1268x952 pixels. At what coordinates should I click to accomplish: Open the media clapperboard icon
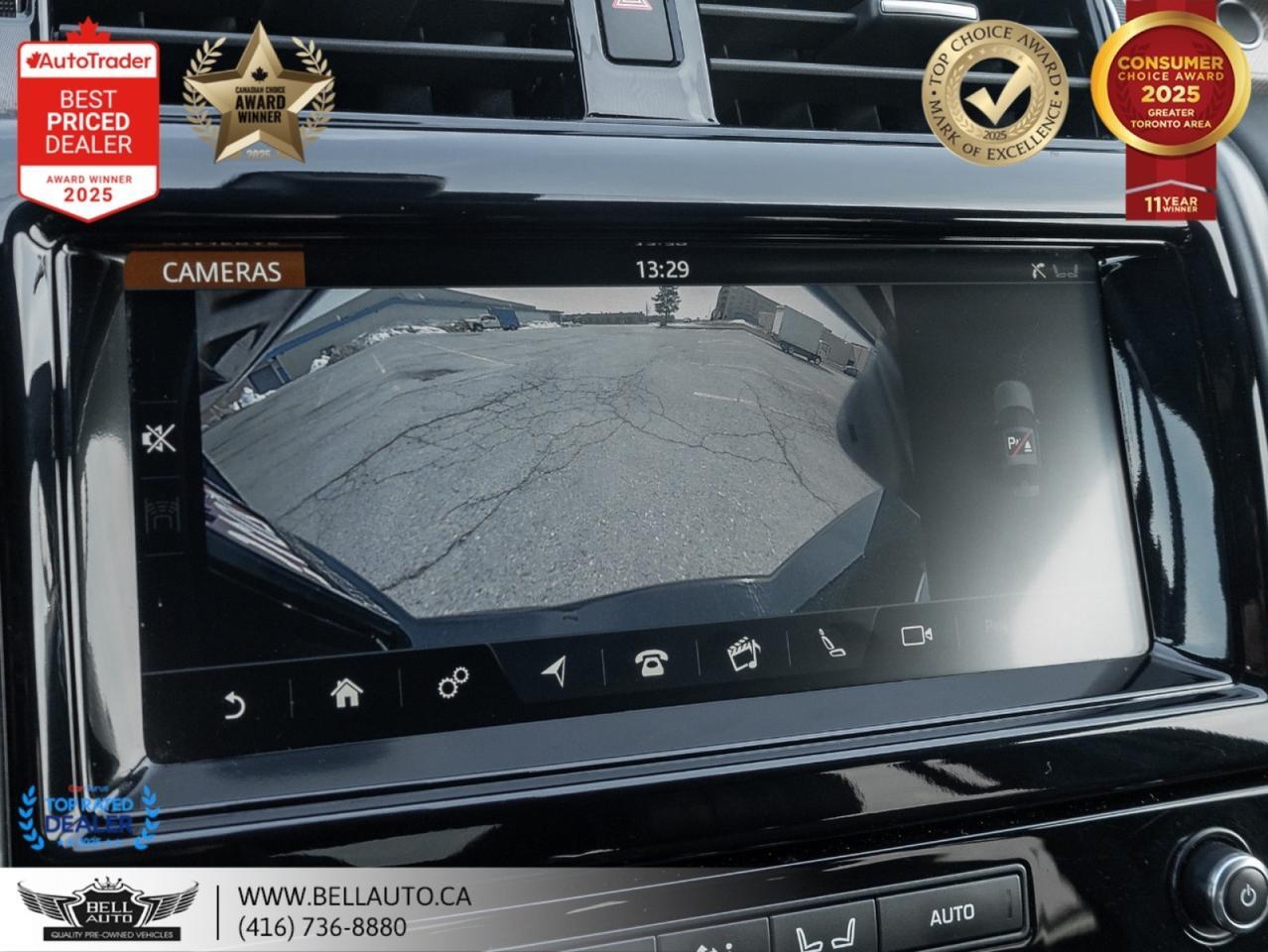click(x=744, y=654)
